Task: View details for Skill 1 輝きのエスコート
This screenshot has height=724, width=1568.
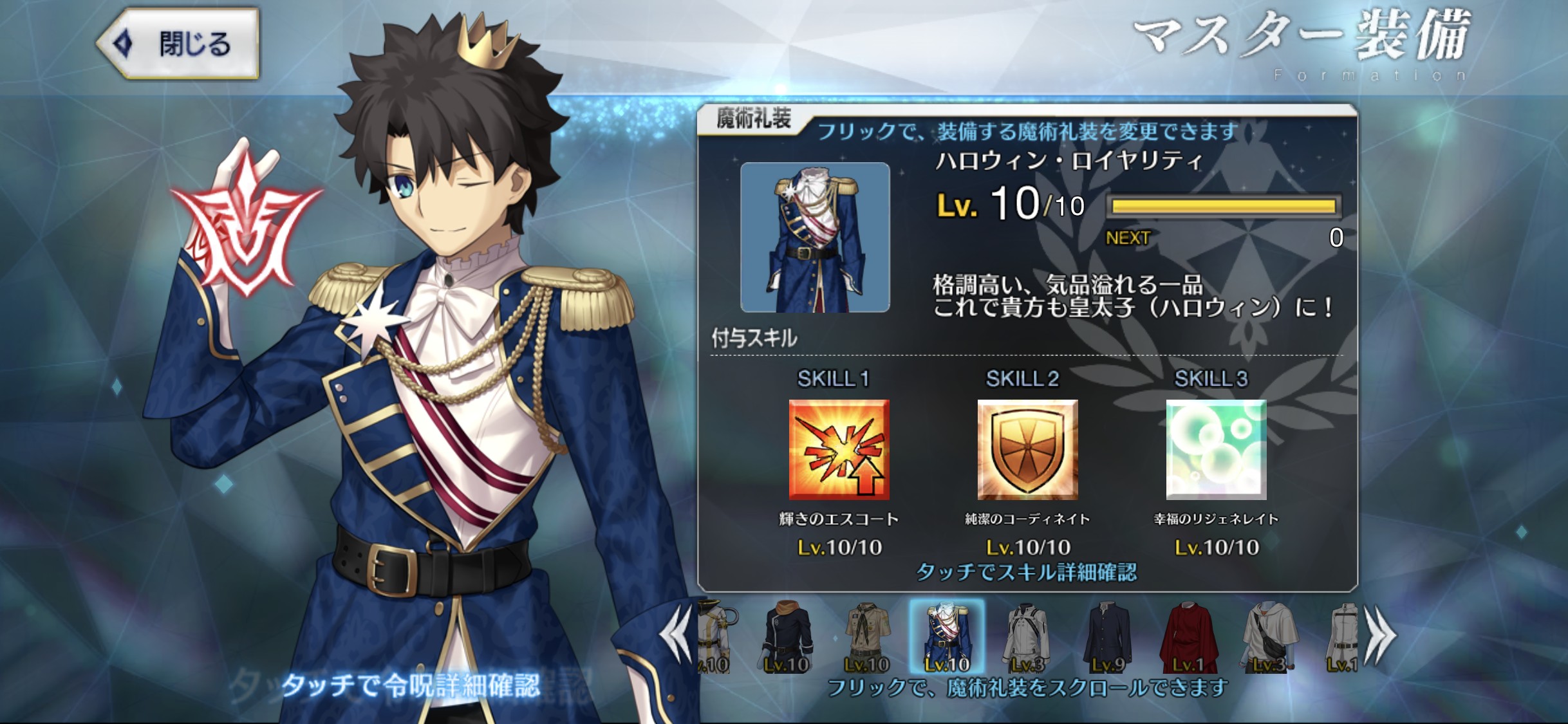Action: tap(839, 450)
